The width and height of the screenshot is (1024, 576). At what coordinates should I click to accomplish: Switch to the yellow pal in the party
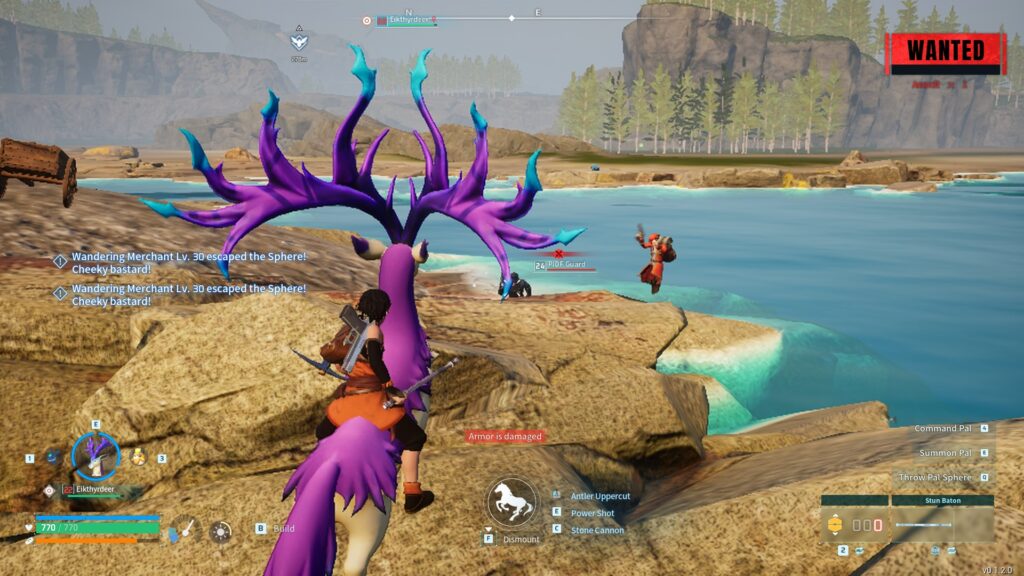click(x=139, y=457)
